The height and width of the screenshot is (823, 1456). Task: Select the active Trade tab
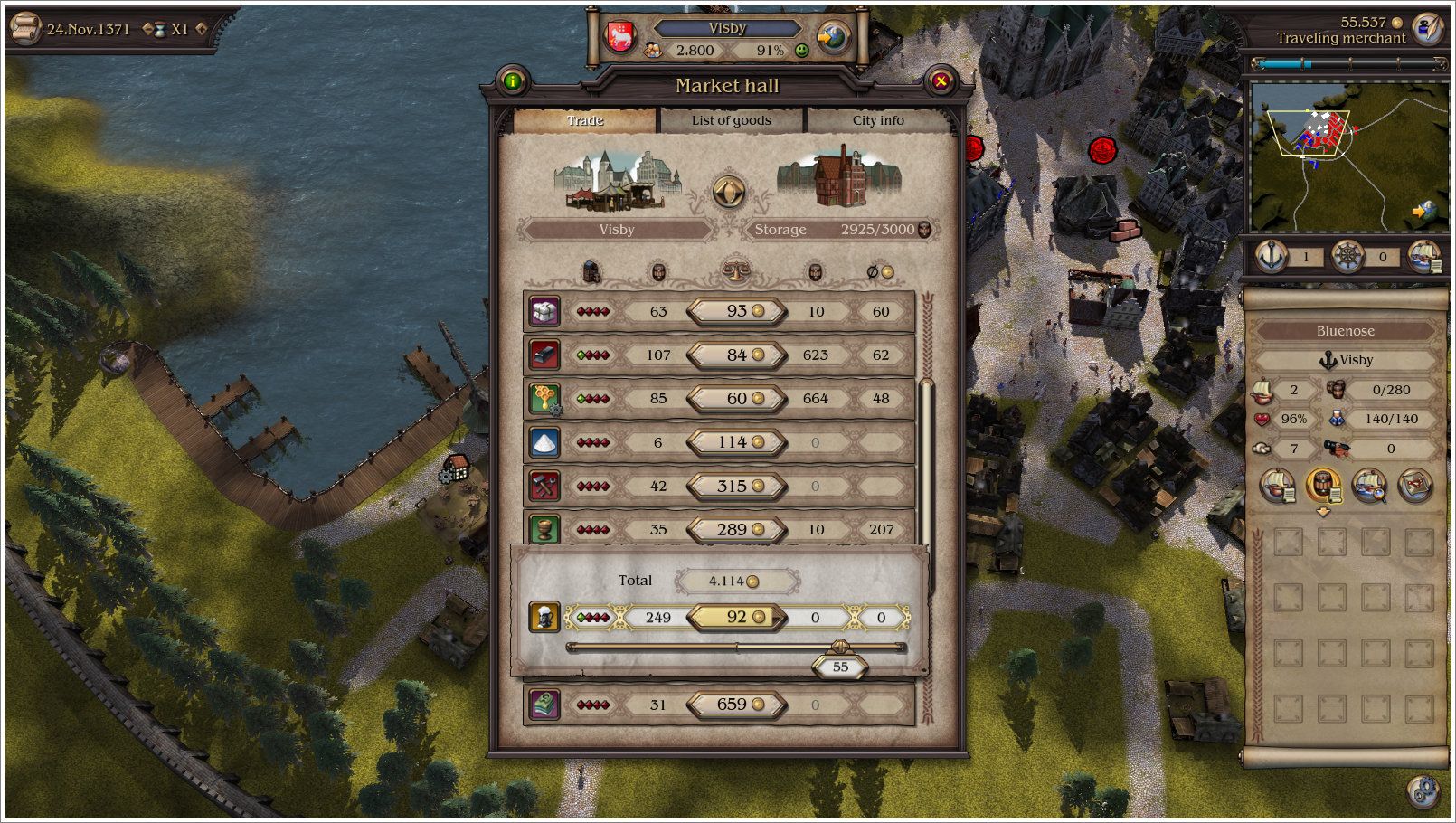[x=585, y=120]
